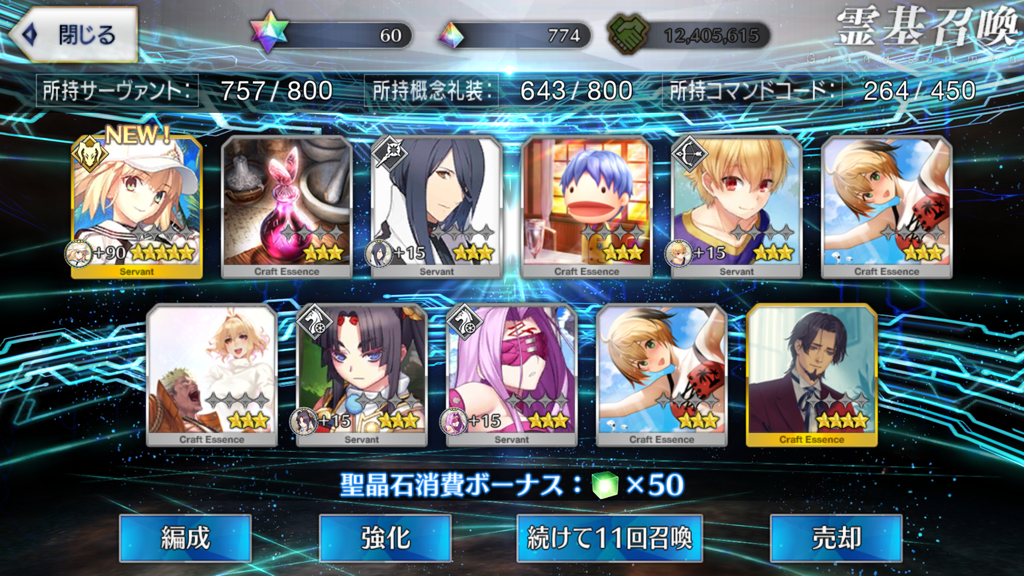Go to the 強化 enhancement screen

(x=385, y=538)
